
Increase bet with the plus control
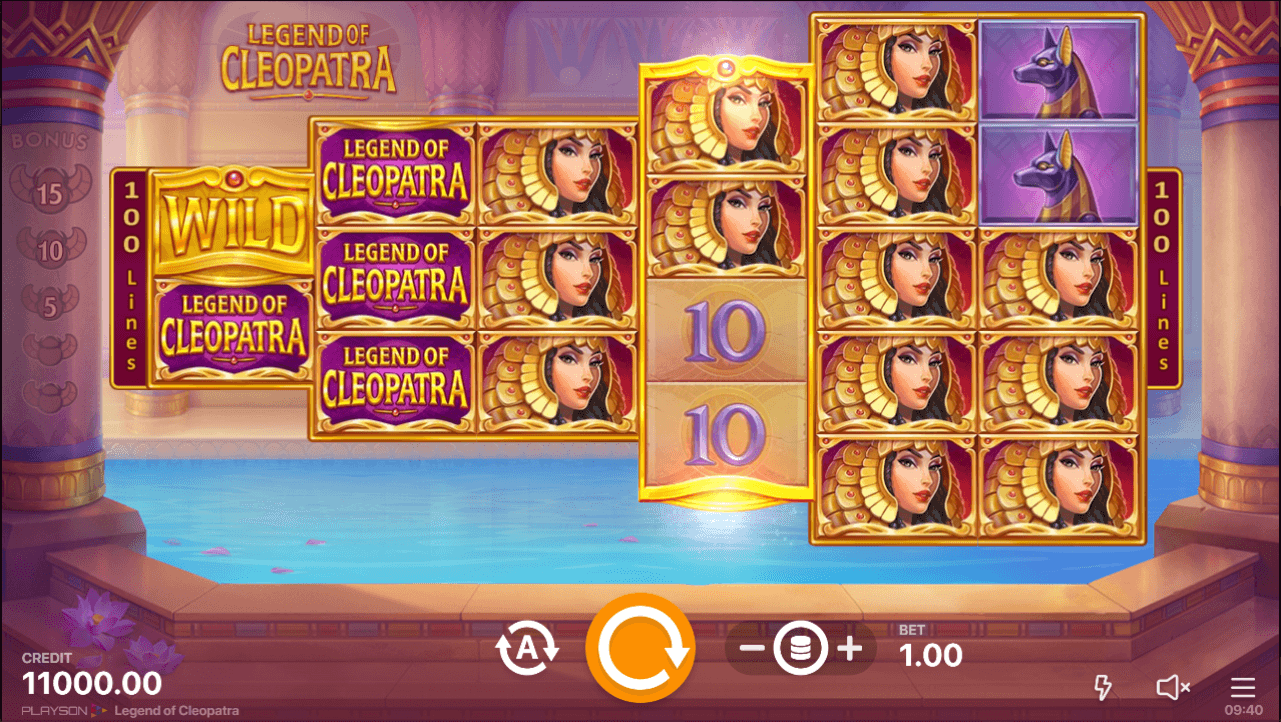coord(851,646)
